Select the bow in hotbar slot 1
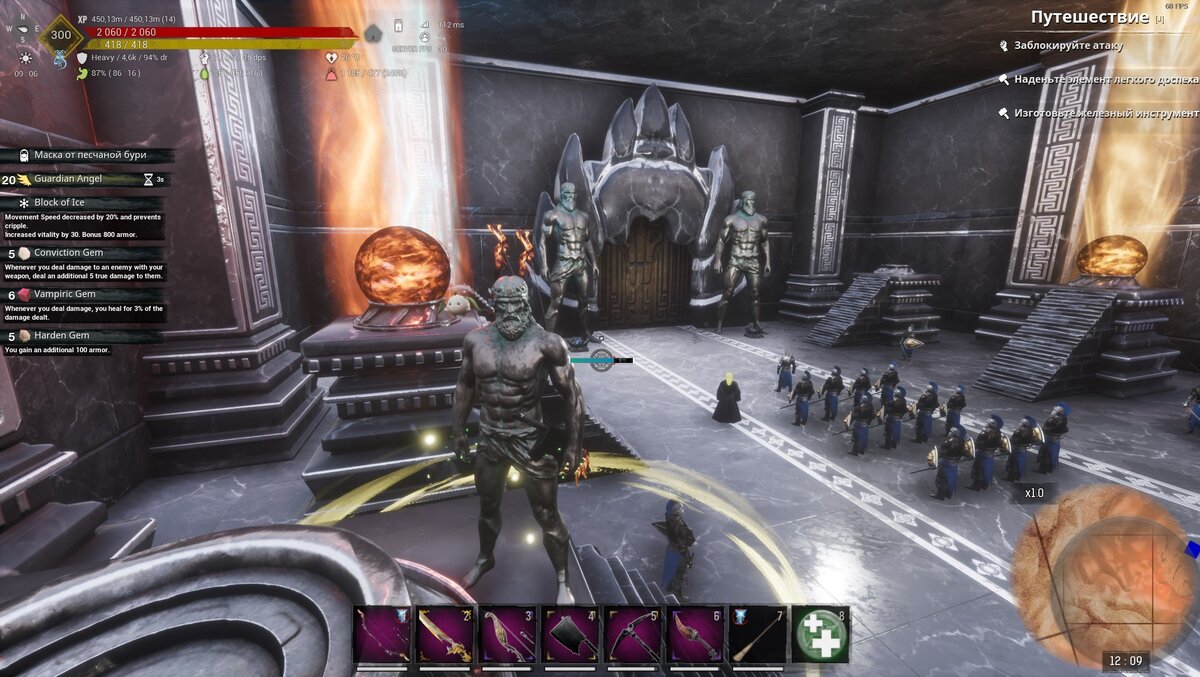This screenshot has width=1200, height=677. coord(383,634)
